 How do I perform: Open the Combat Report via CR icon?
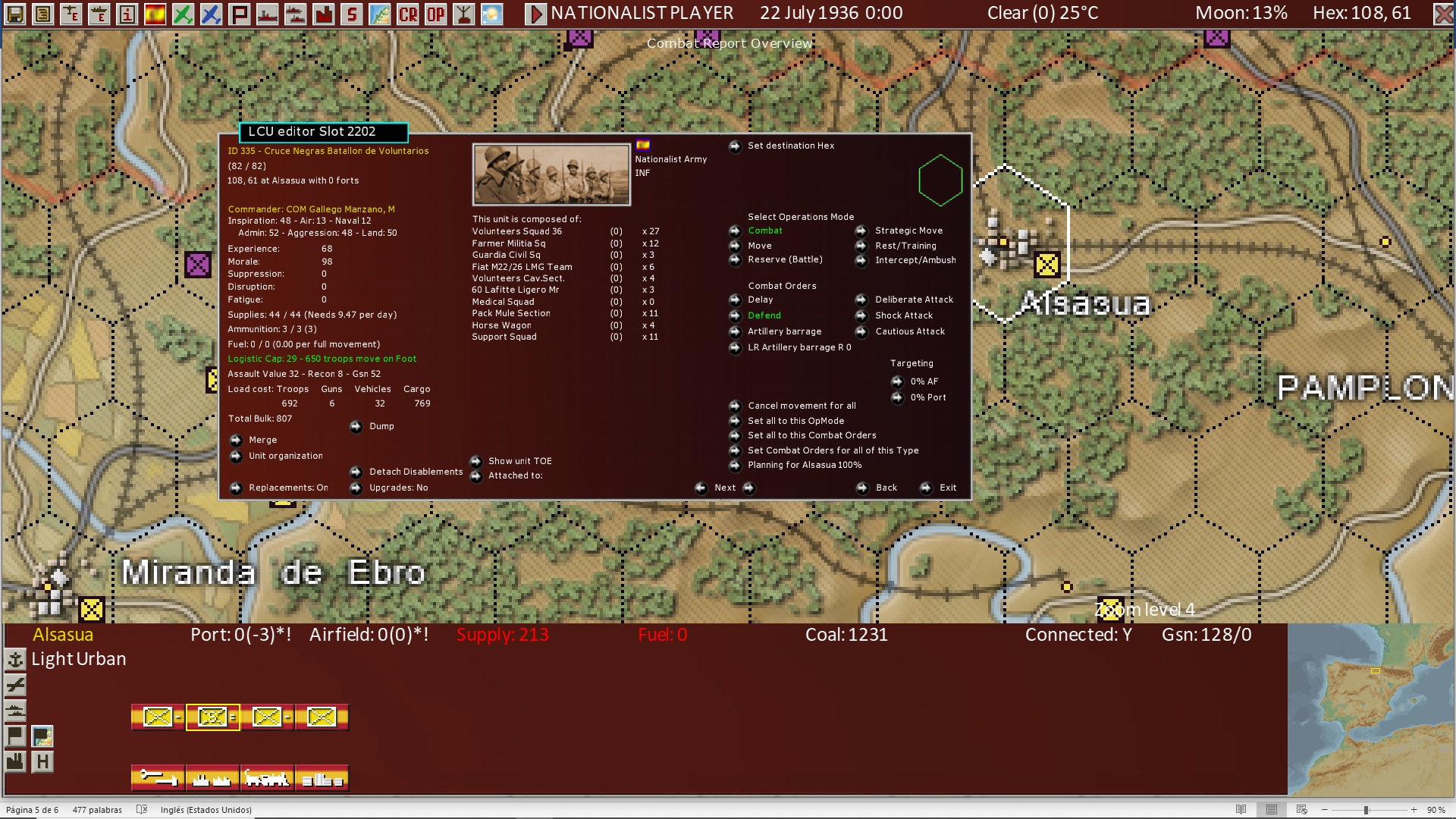point(409,13)
